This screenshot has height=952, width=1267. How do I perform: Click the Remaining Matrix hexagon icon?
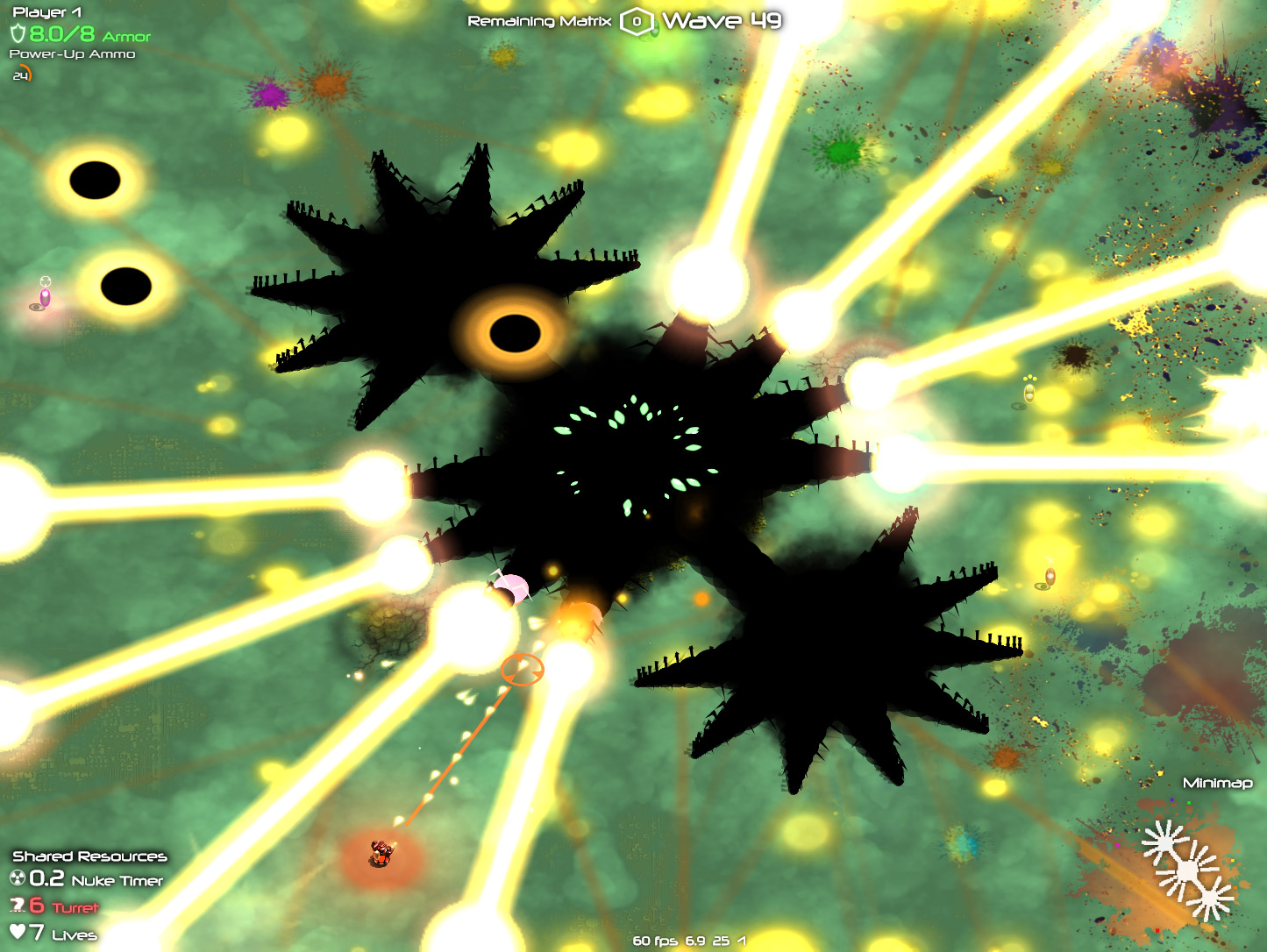(637, 22)
